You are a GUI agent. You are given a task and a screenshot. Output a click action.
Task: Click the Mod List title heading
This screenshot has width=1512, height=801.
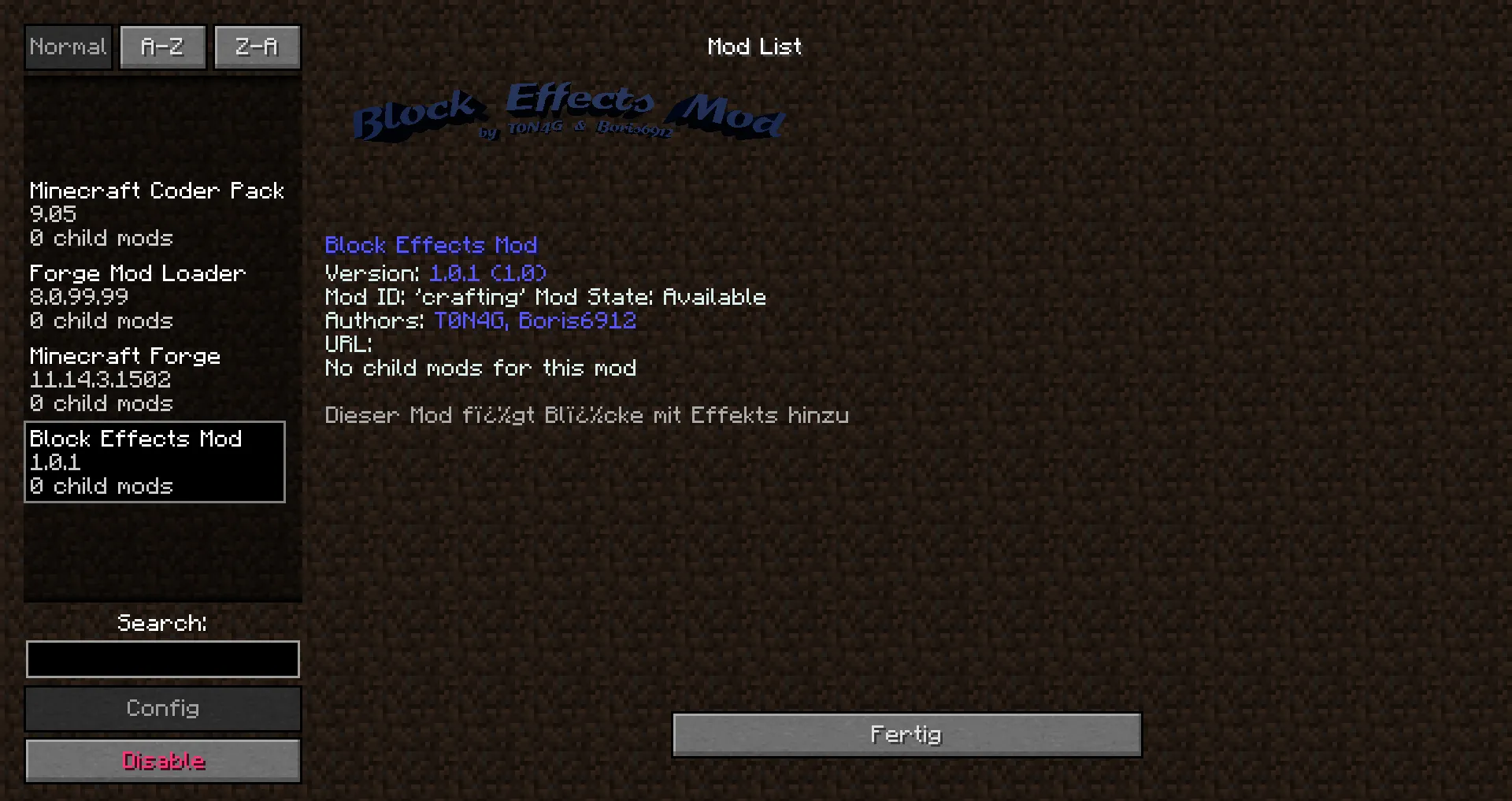pyautogui.click(x=754, y=46)
